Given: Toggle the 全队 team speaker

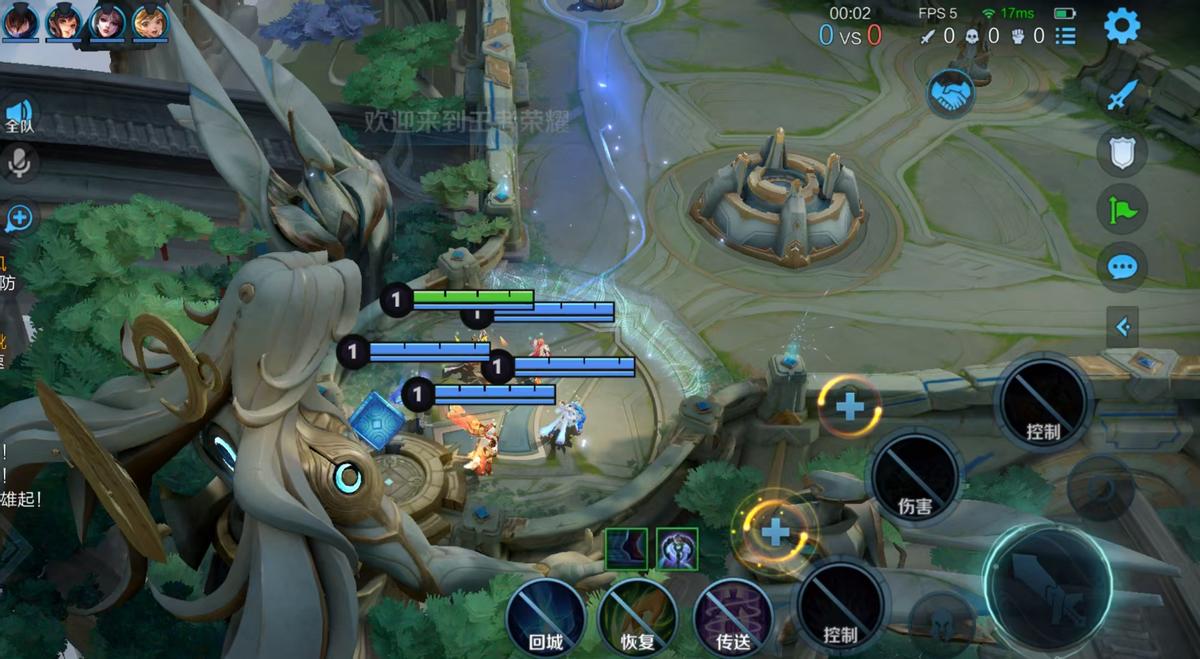Looking at the screenshot, I should pos(19,115).
